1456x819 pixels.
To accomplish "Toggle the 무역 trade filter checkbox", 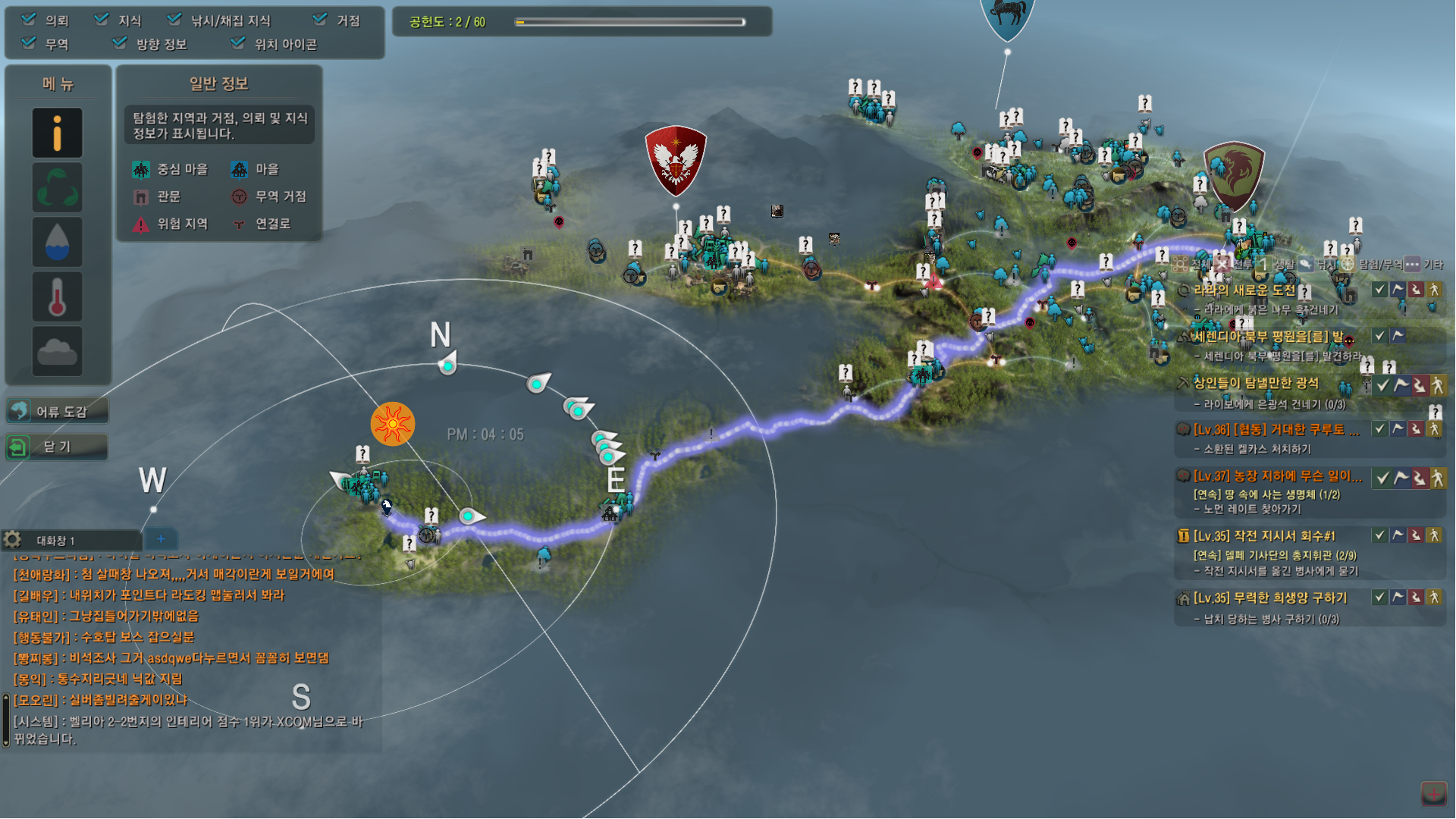I will (x=29, y=43).
